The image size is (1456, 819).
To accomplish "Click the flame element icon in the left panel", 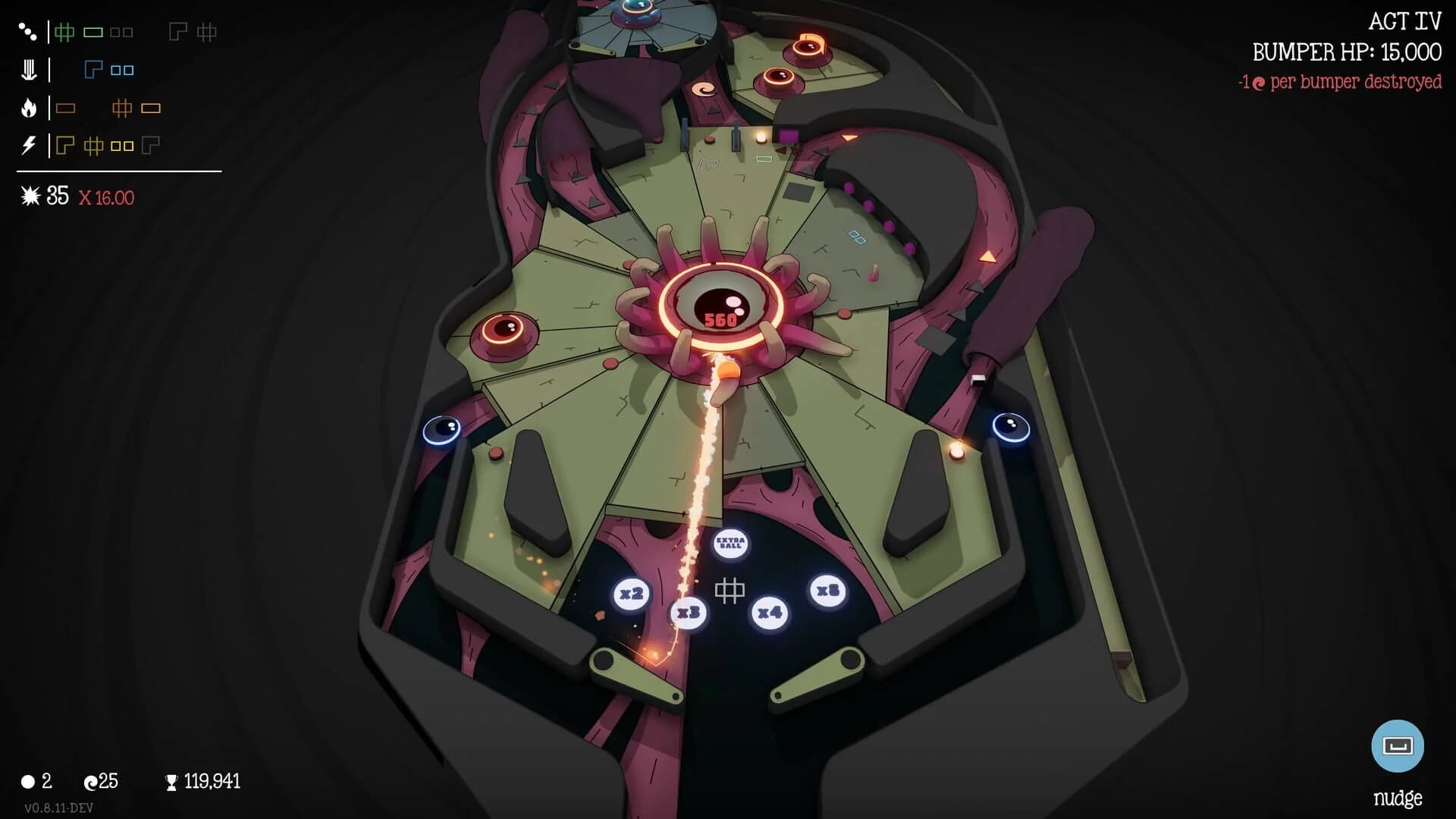I will [x=28, y=107].
